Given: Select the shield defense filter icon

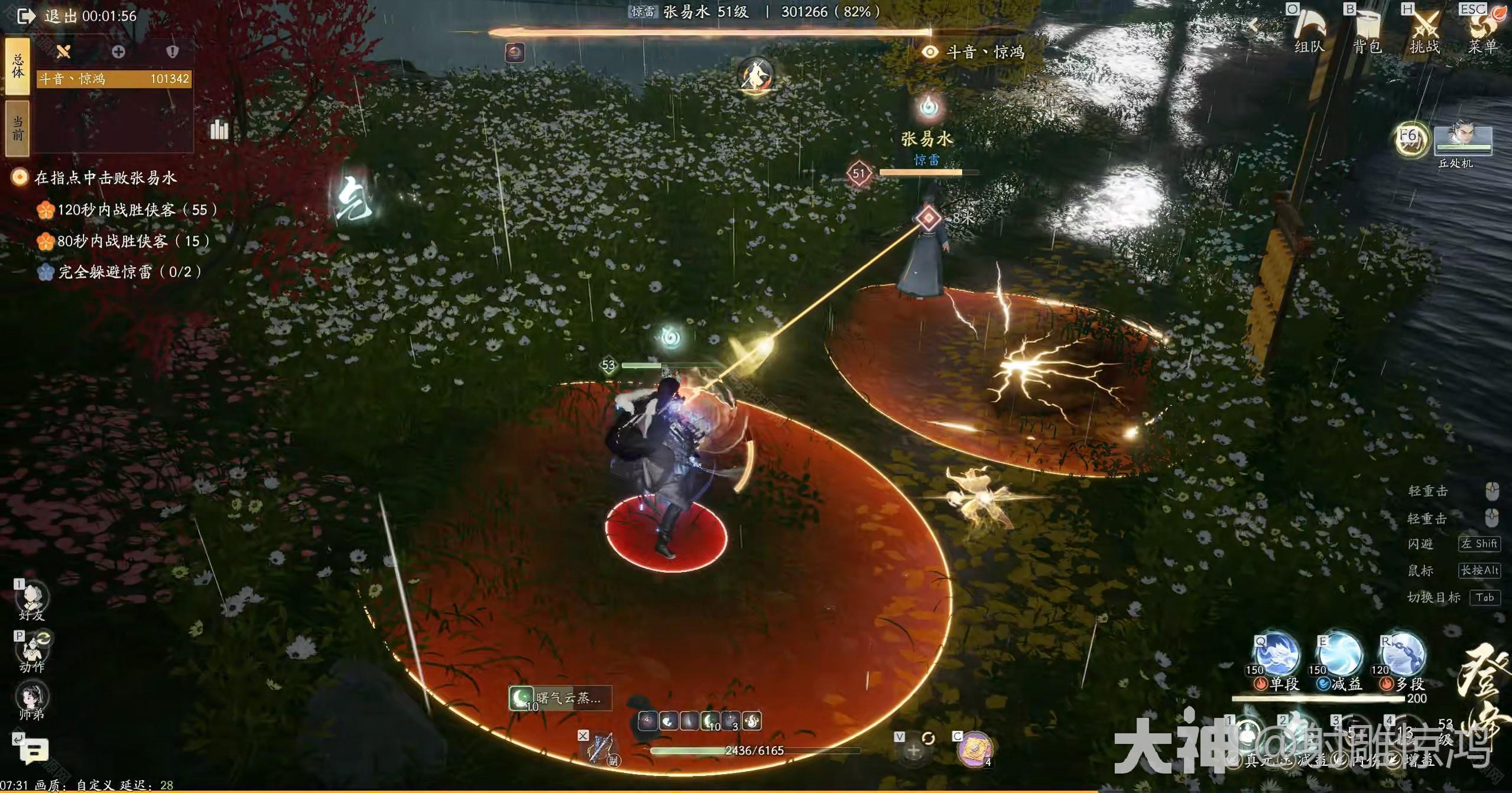Looking at the screenshot, I should [172, 52].
